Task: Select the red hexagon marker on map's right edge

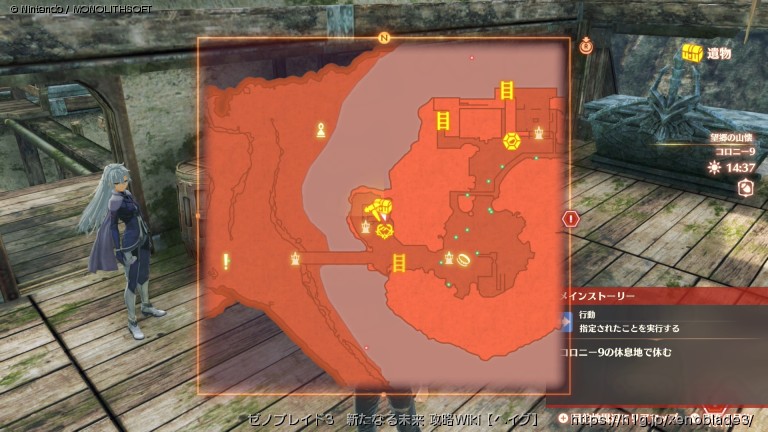Action: pos(571,218)
